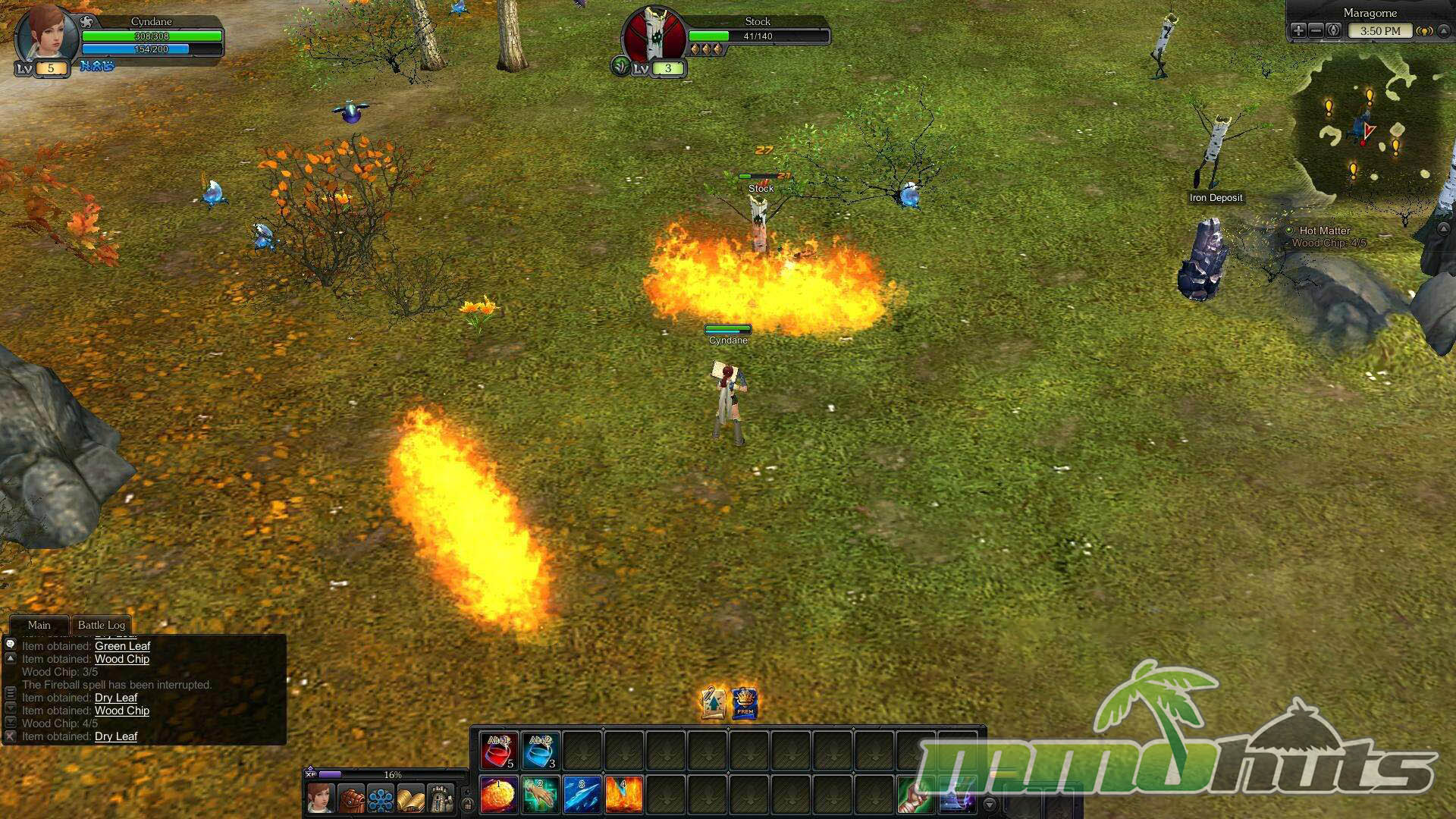
Task: Use the red health potion slot
Action: point(499,750)
